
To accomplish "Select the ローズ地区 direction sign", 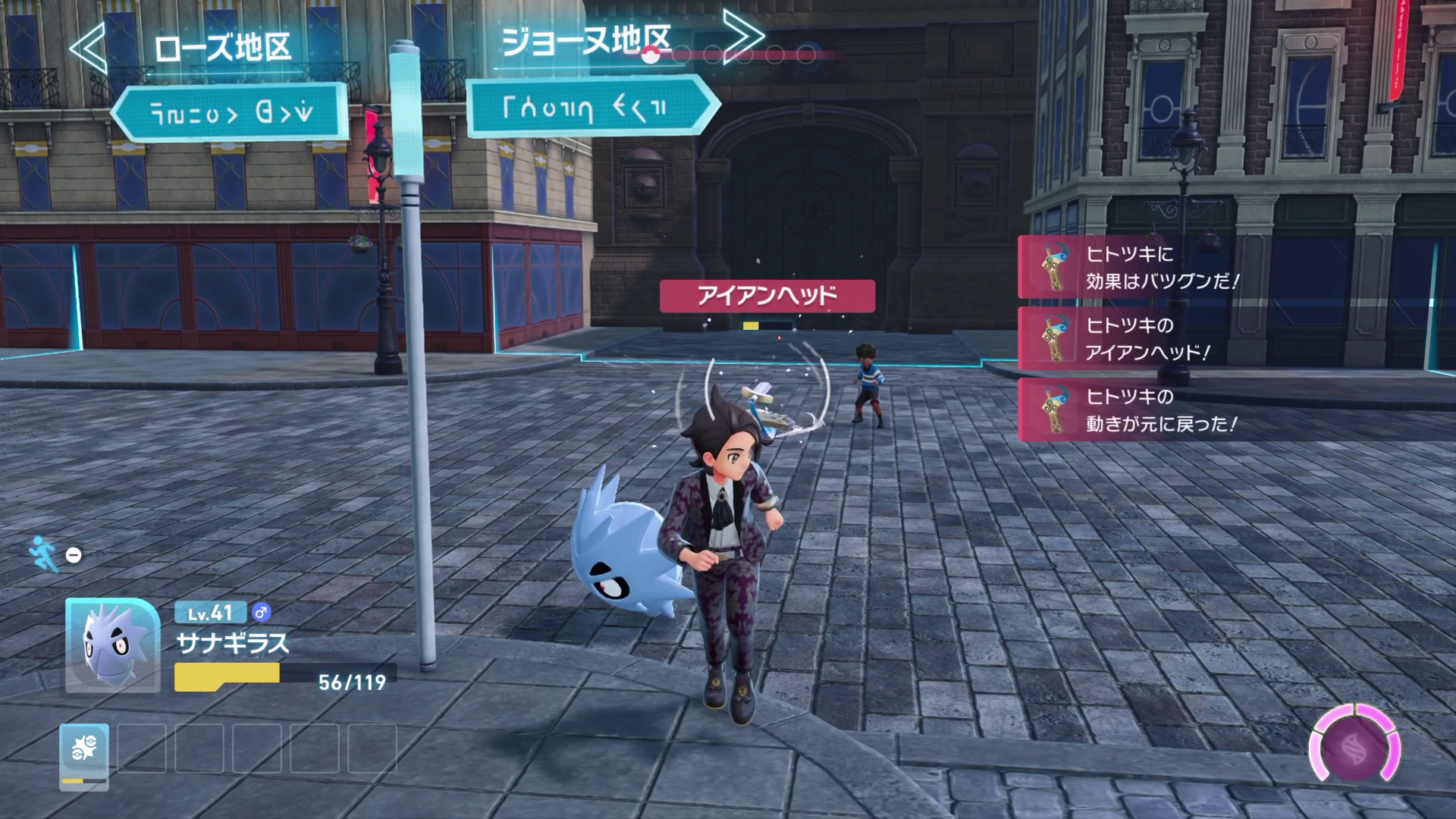I will 230,114.
